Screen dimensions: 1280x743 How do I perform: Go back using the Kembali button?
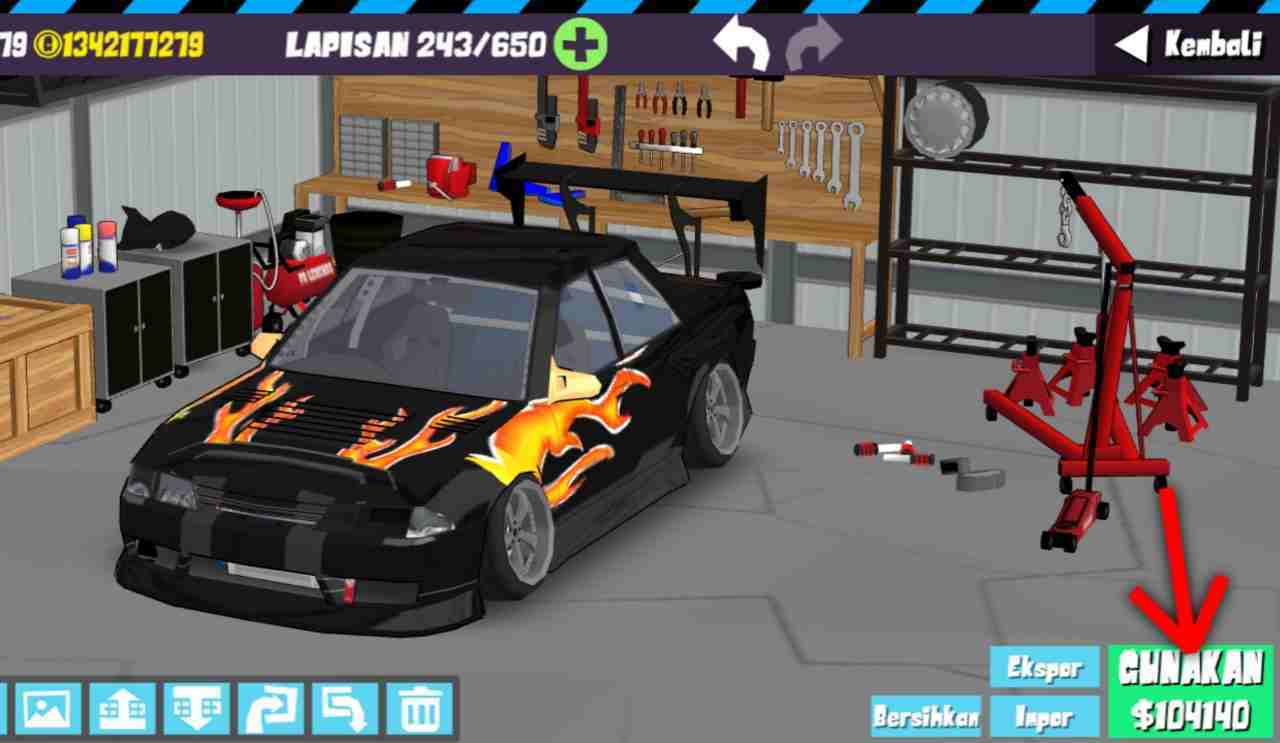[1195, 44]
